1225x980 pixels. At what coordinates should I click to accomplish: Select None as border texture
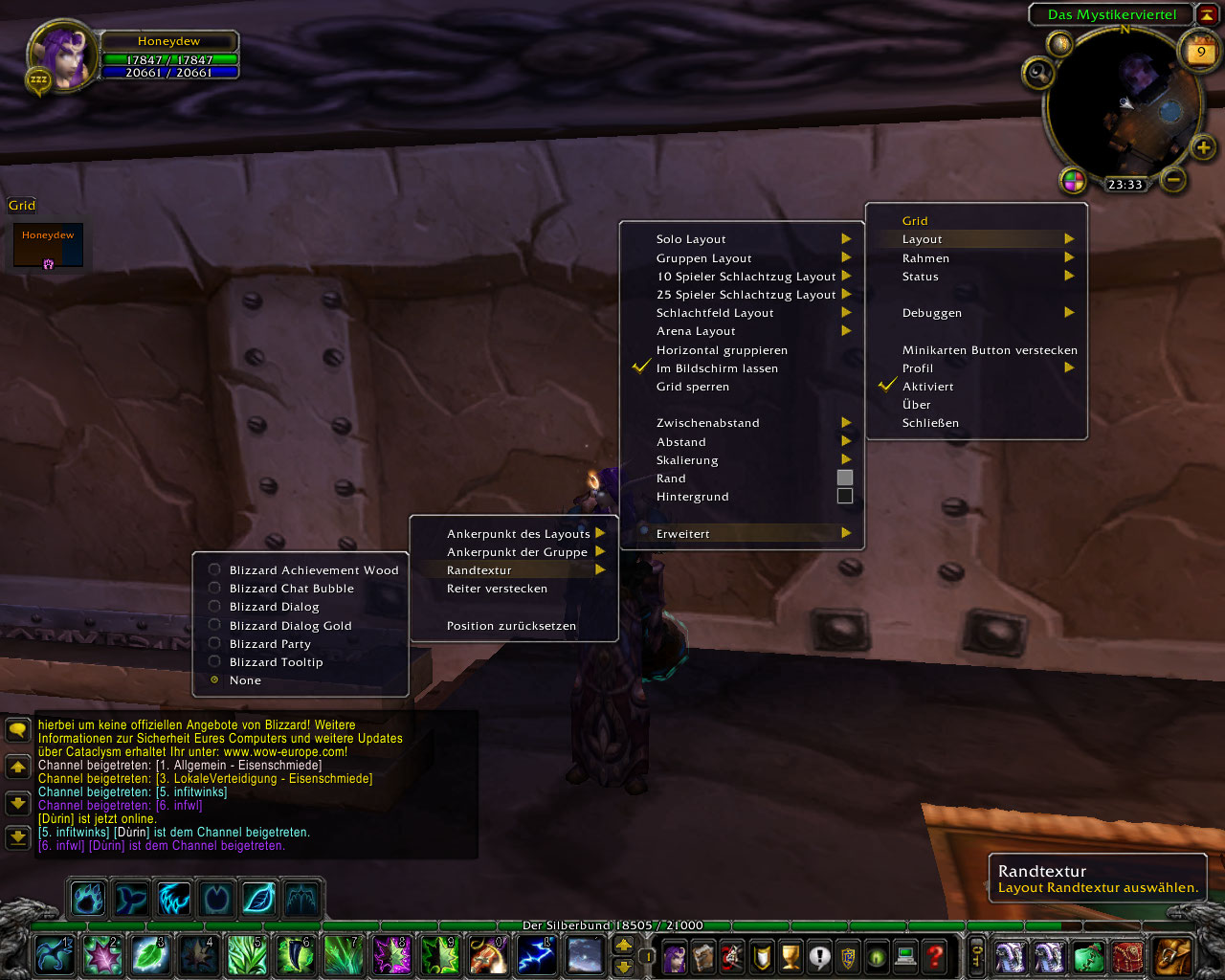245,680
